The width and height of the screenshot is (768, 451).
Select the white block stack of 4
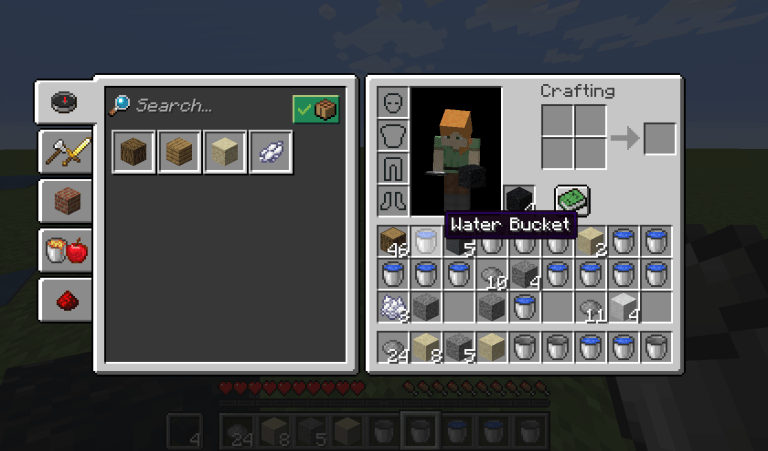(624, 307)
